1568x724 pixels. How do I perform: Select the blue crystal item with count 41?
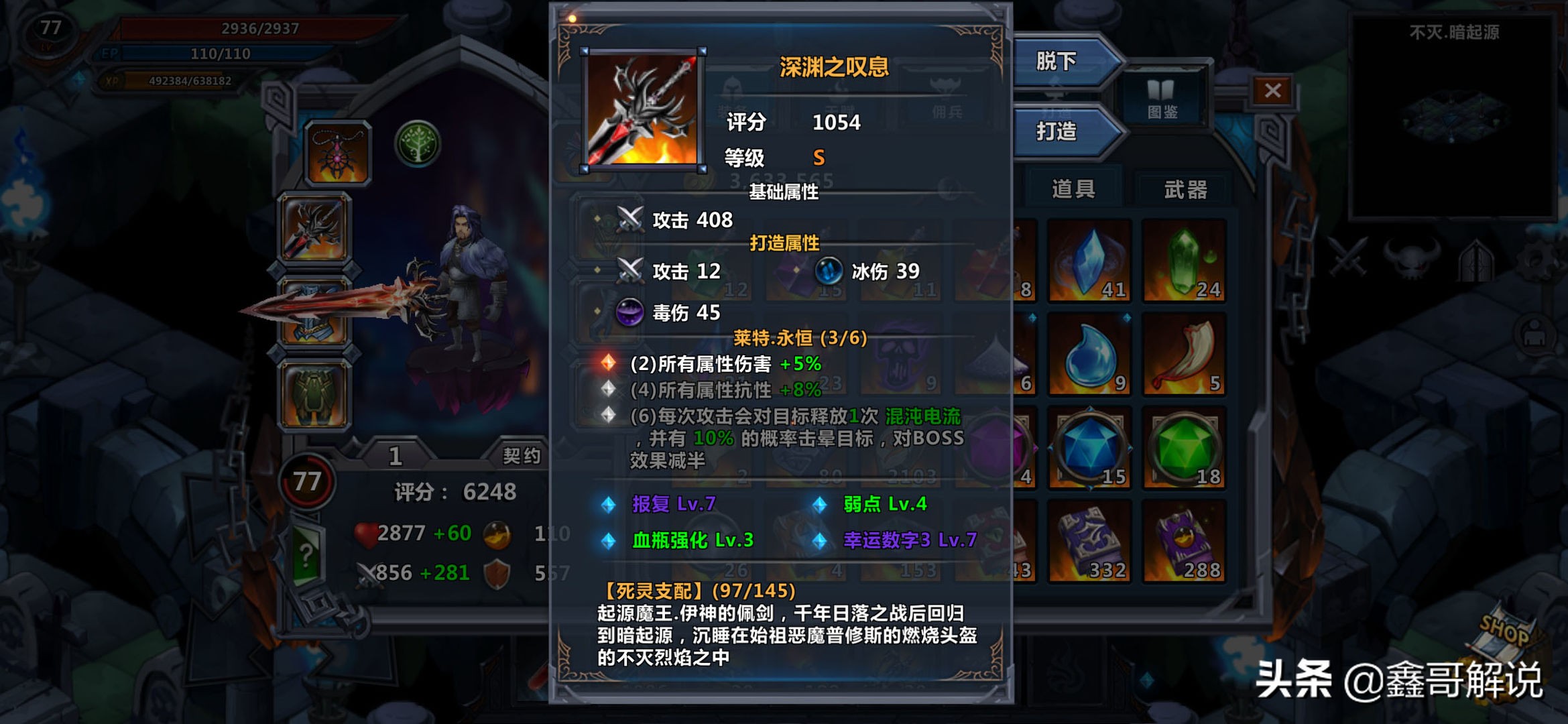1089,263
